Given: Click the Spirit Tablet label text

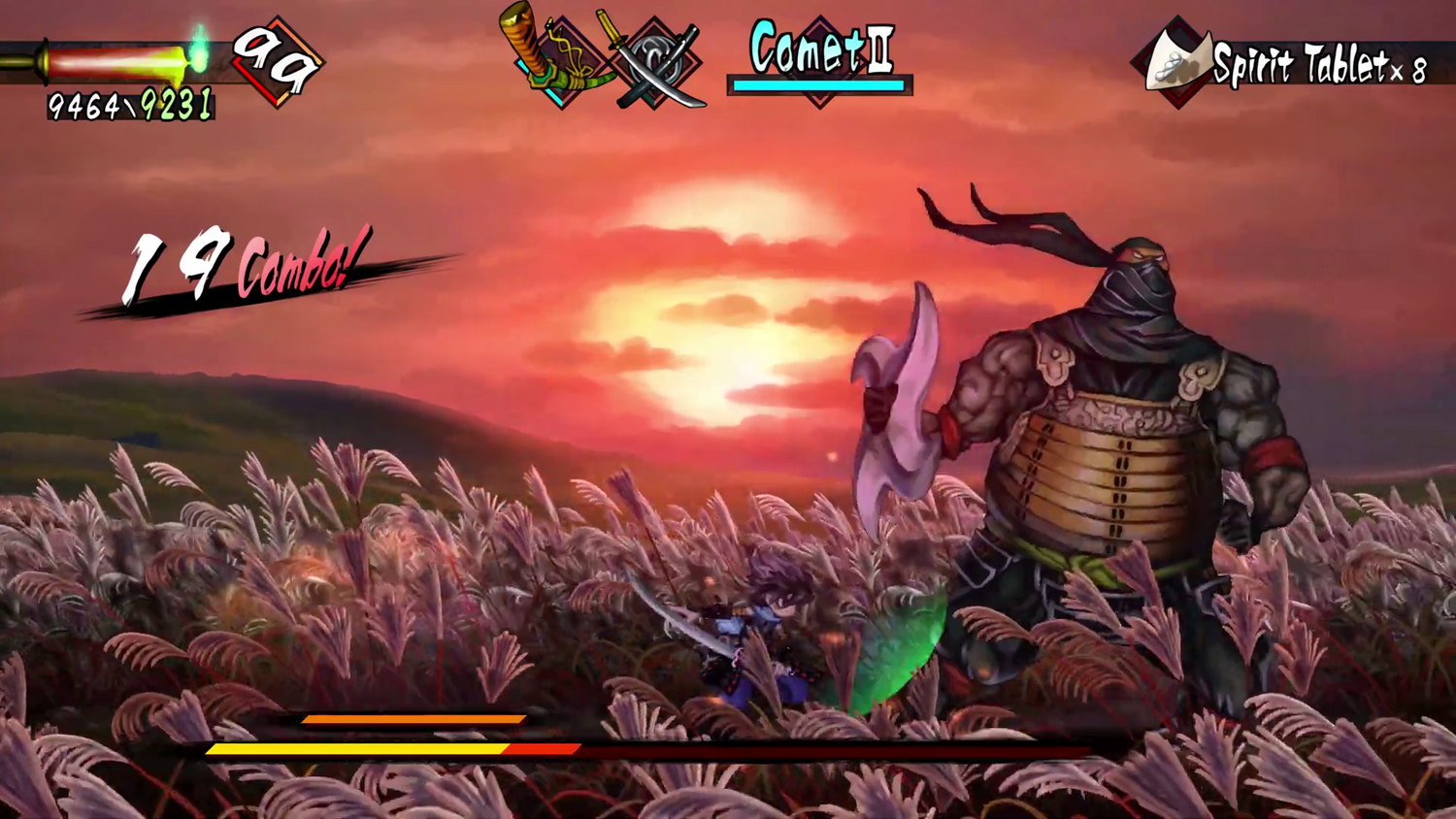Looking at the screenshot, I should (x=1296, y=66).
